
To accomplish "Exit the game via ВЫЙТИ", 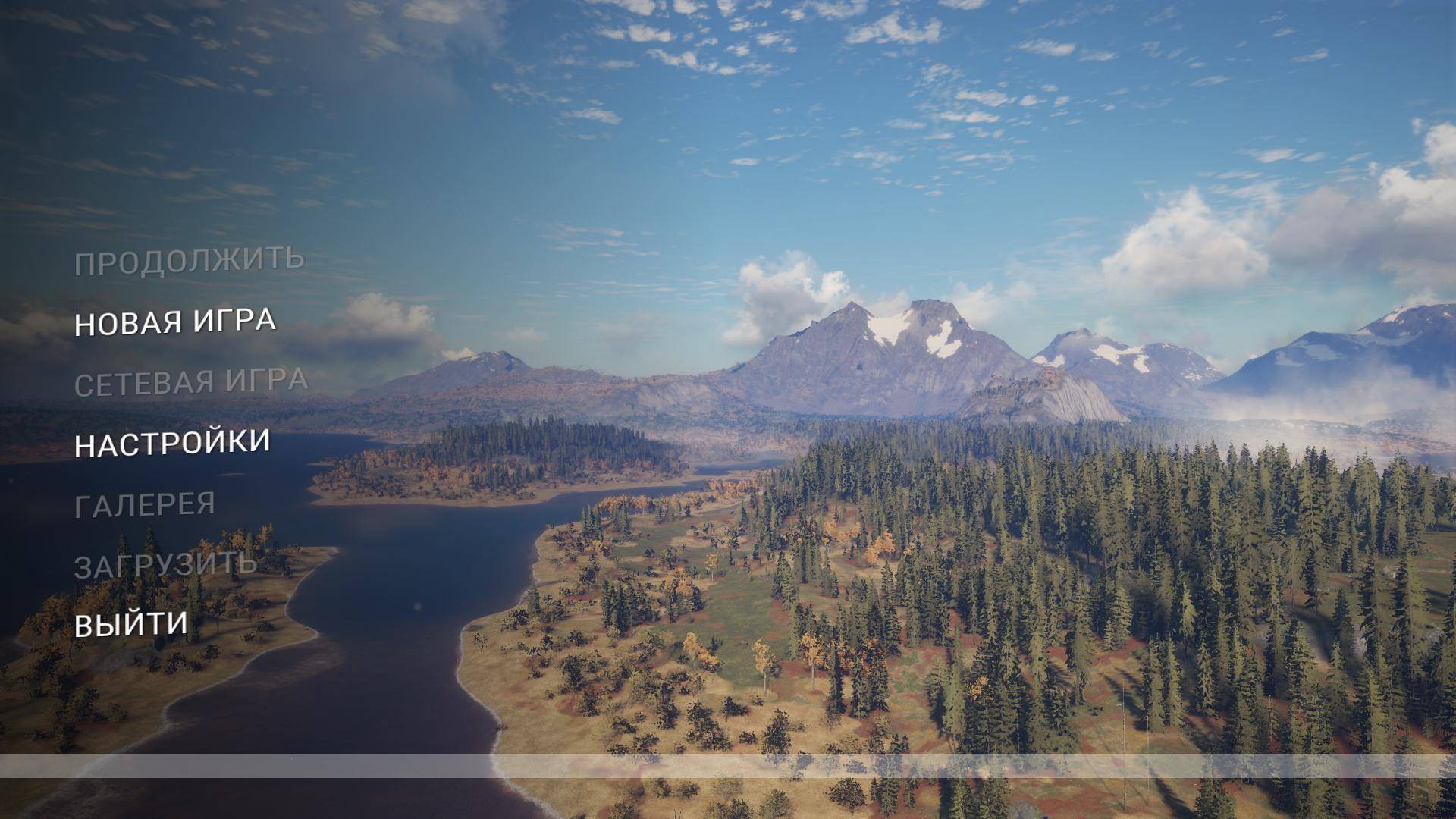I will pyautogui.click(x=131, y=625).
